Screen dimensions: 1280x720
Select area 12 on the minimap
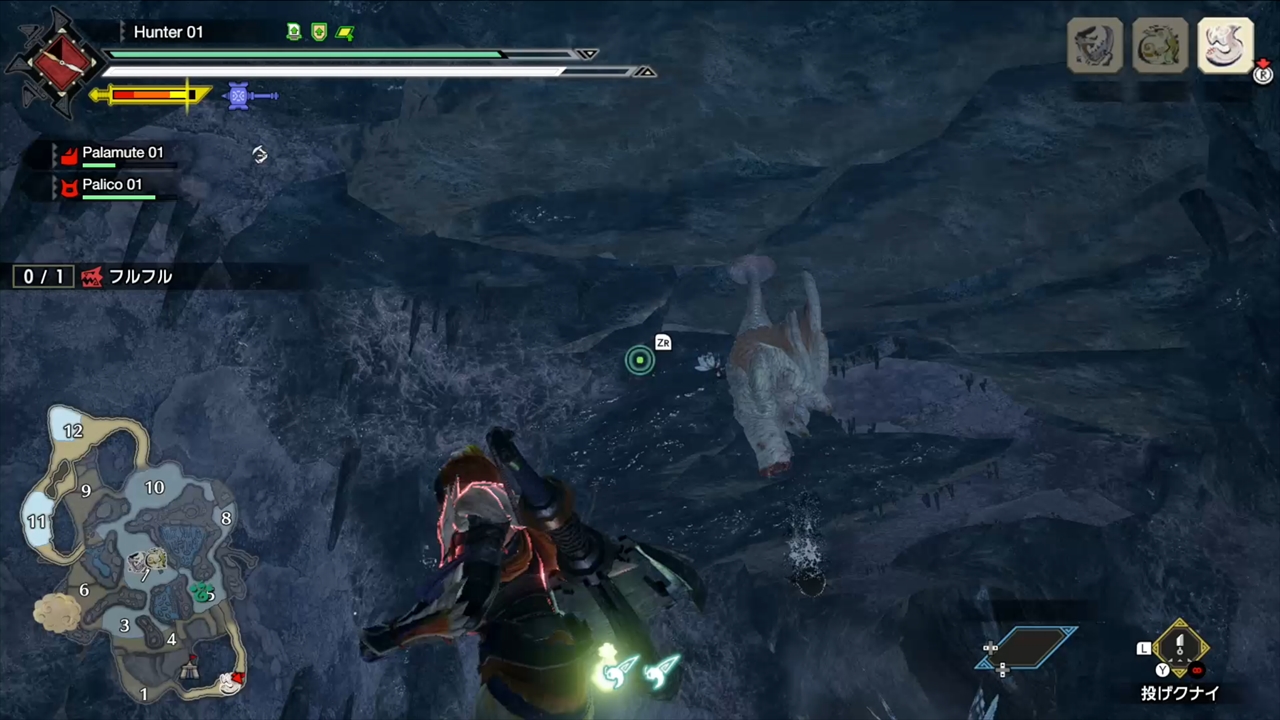pos(72,431)
